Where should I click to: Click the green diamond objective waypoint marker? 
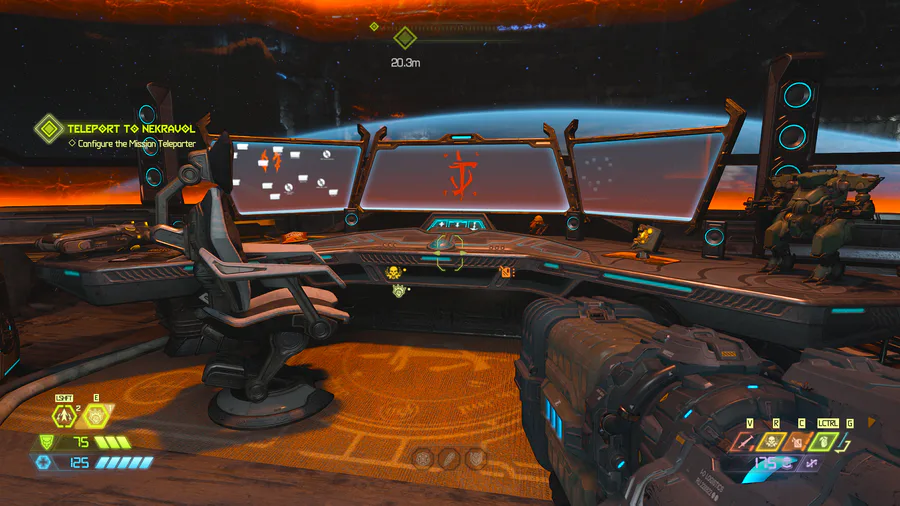[404, 38]
